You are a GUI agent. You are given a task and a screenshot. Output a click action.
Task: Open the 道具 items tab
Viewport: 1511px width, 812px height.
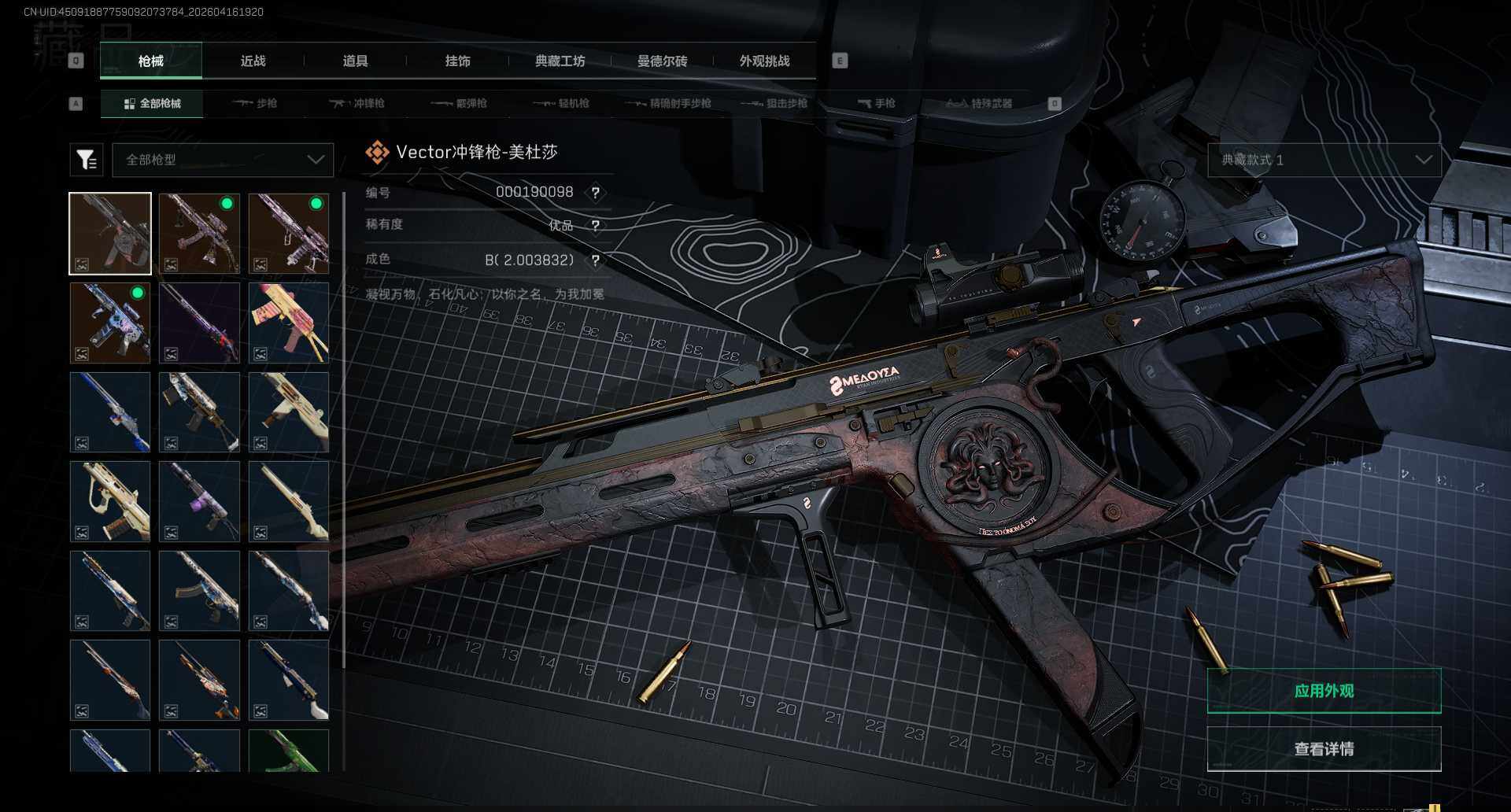coord(355,61)
